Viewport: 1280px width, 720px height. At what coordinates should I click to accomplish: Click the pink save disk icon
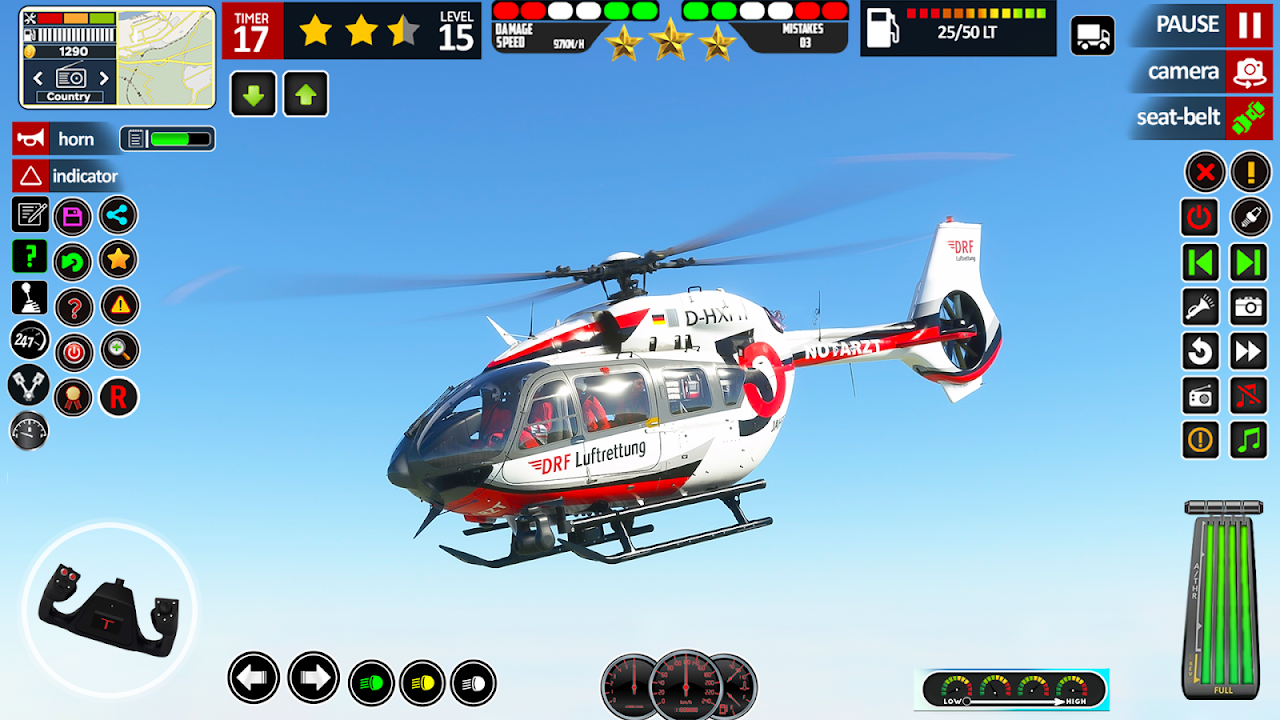[73, 216]
